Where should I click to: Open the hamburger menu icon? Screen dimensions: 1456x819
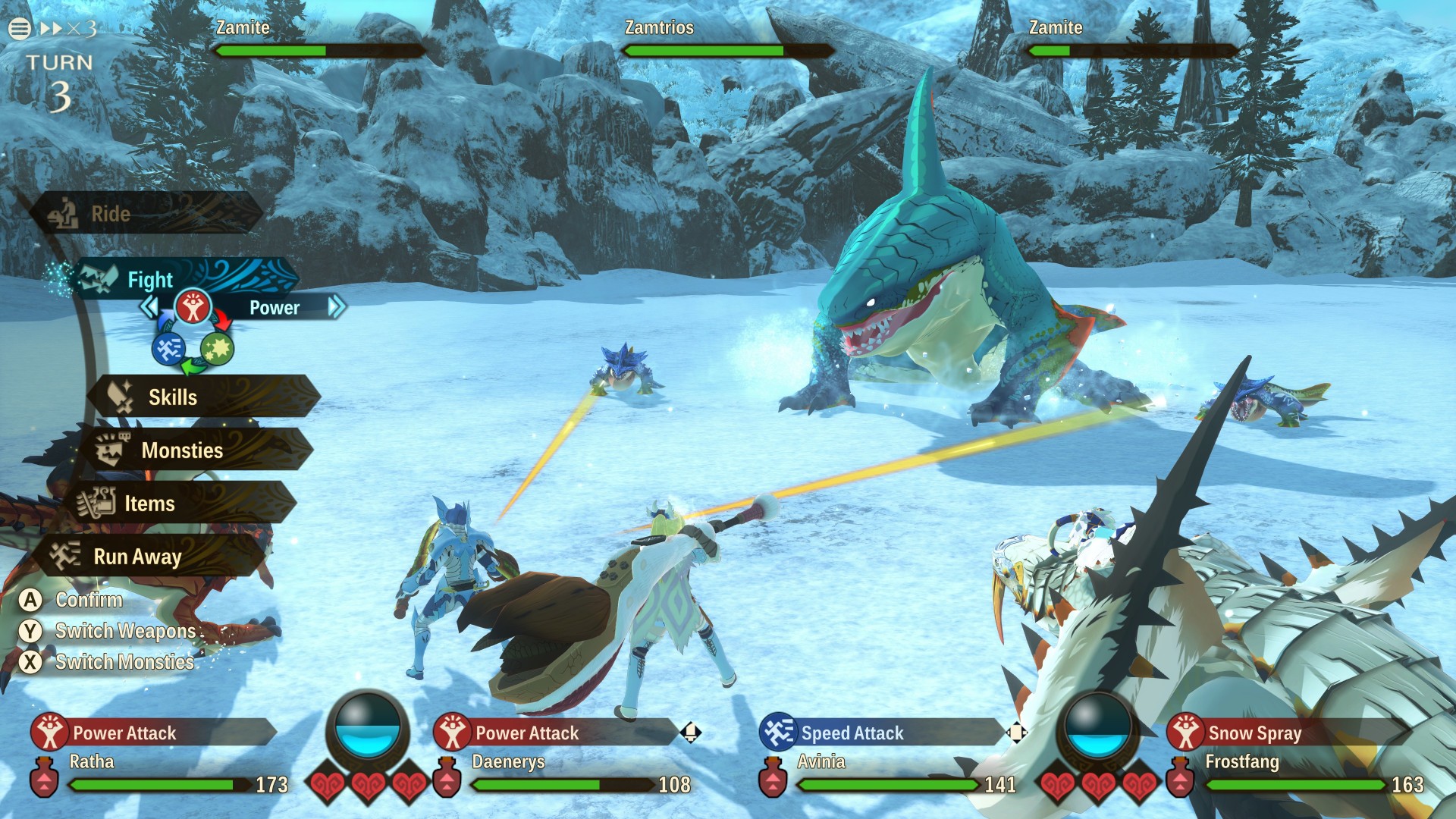20,29
